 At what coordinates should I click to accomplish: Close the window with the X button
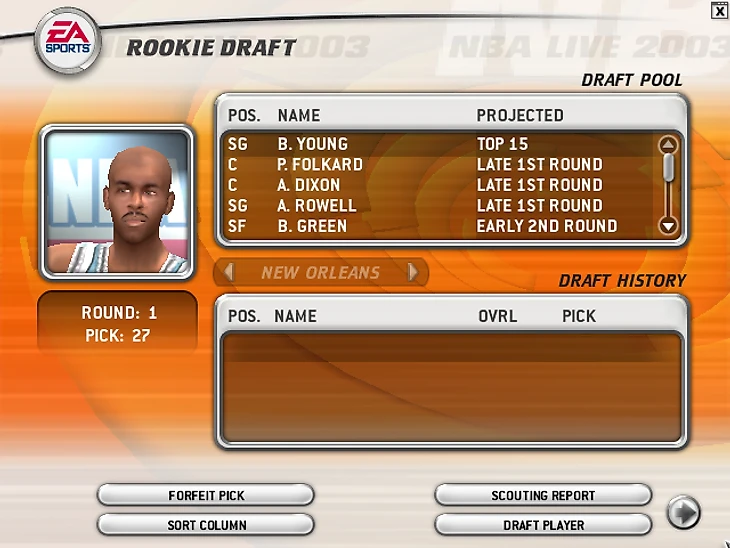[719, 11]
